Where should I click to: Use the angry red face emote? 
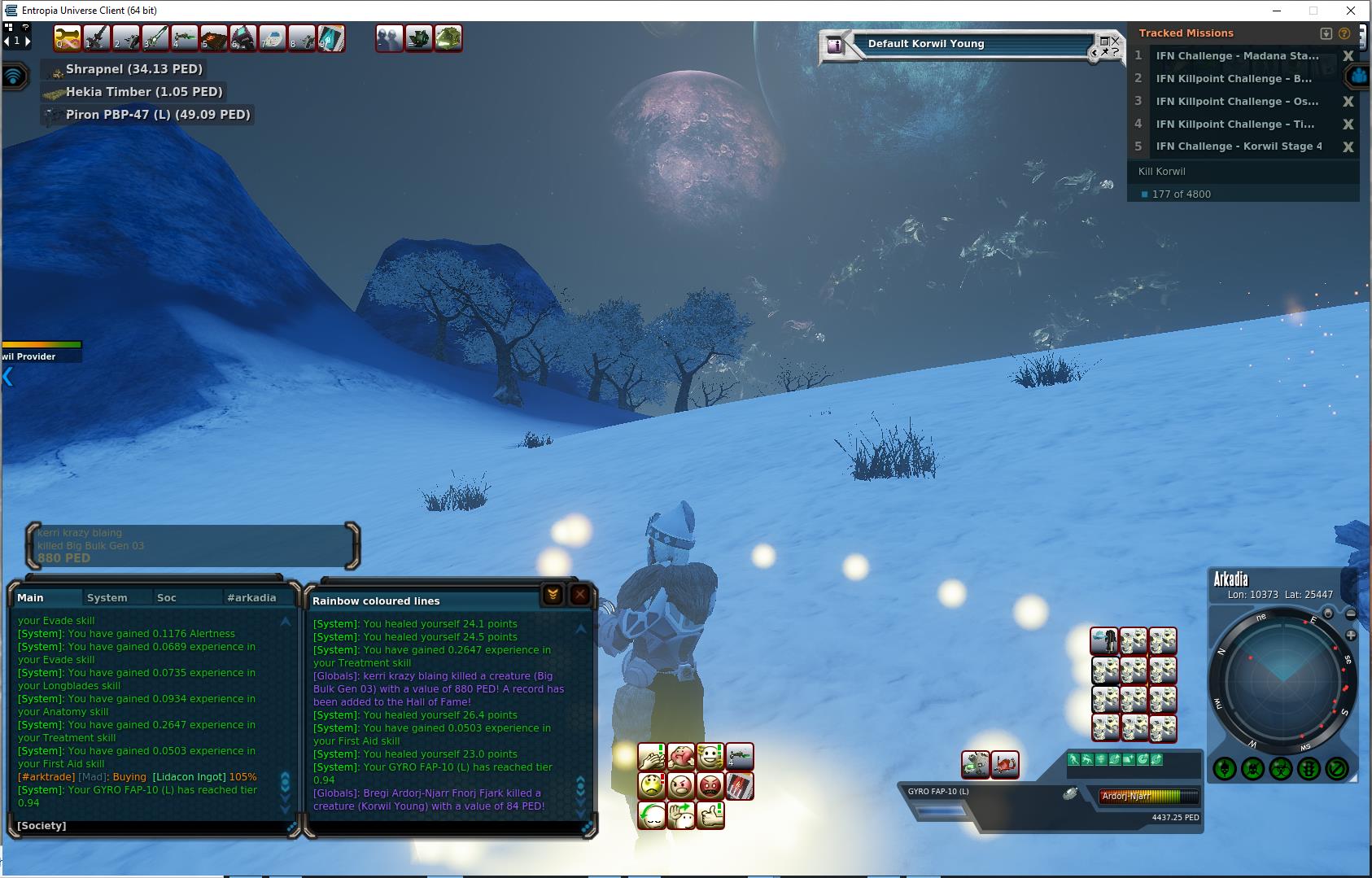[710, 786]
